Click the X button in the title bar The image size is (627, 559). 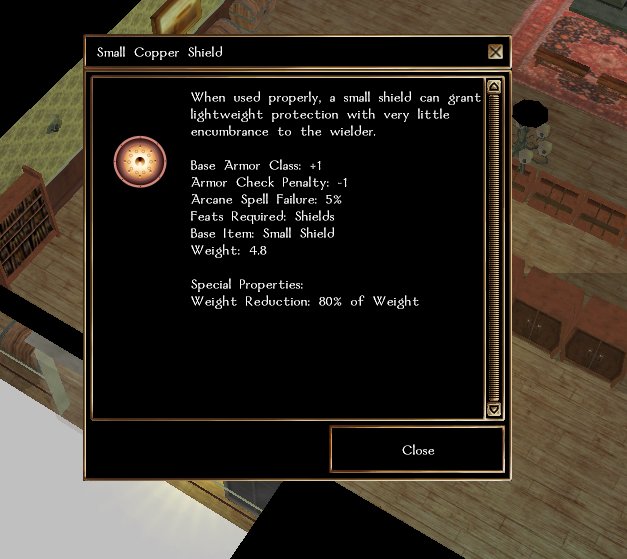tap(495, 52)
